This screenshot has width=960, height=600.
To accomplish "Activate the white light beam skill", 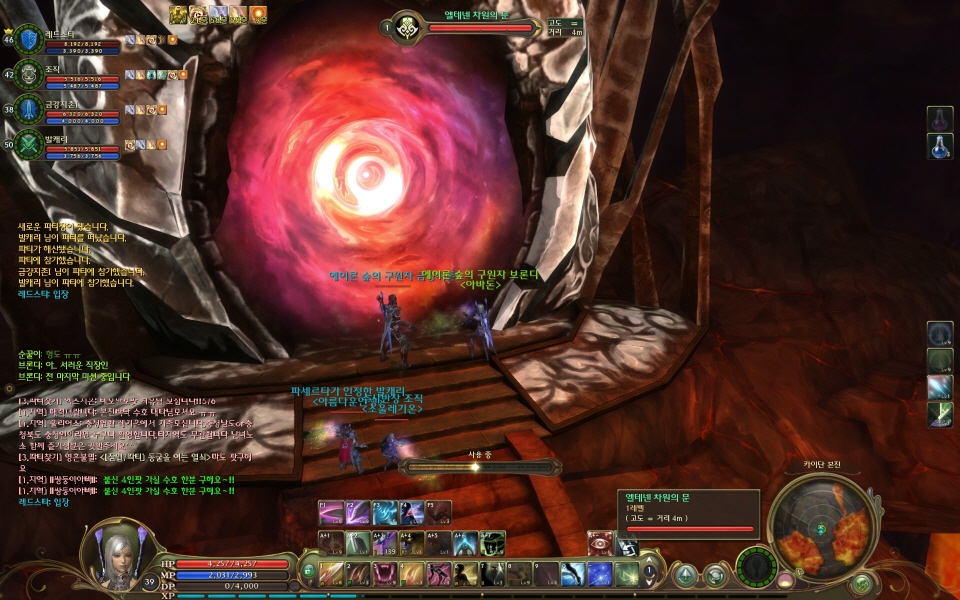I will (x=940, y=387).
